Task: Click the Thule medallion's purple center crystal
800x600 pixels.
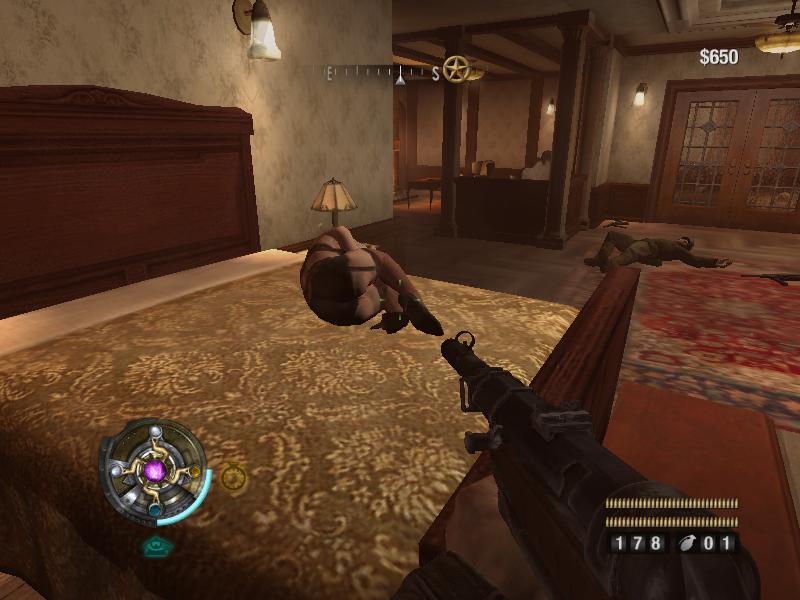Action: pos(154,469)
